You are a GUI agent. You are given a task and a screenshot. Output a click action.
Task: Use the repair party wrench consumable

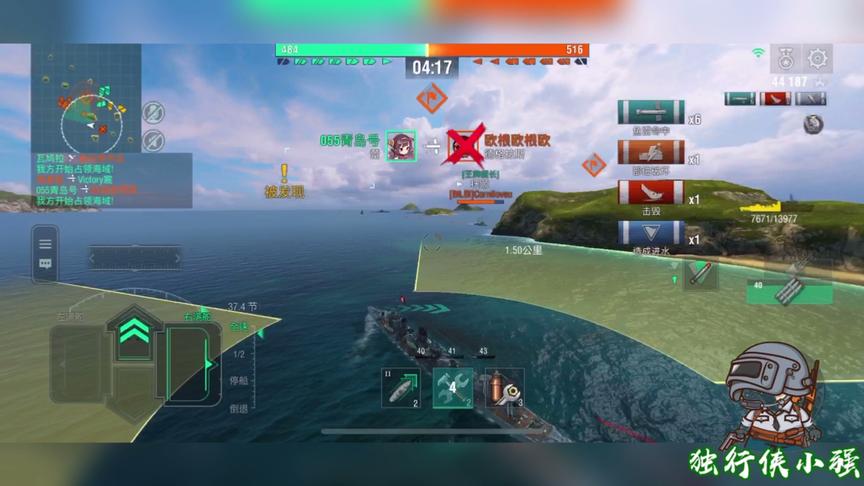(453, 388)
